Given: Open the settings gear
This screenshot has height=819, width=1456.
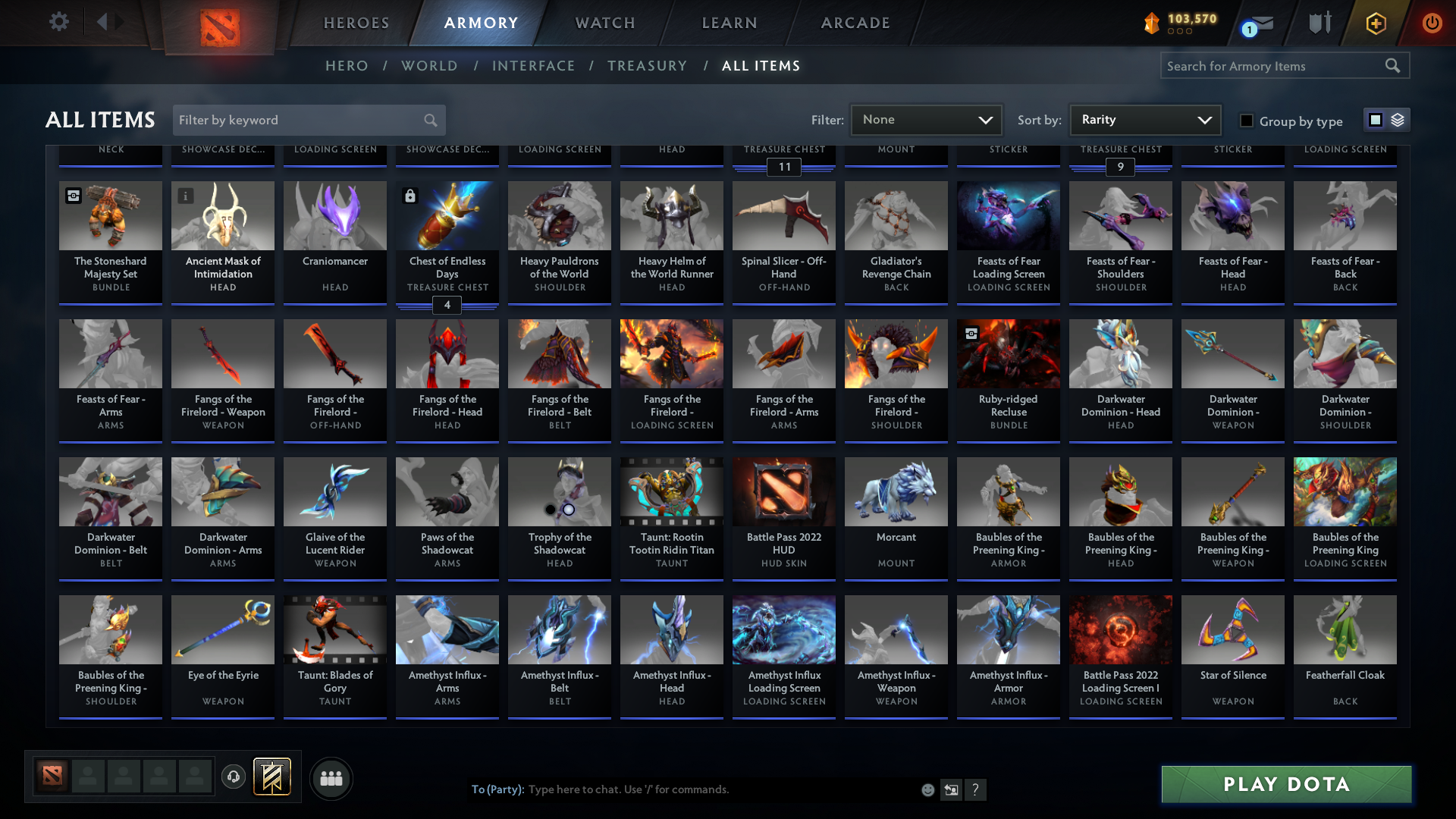Looking at the screenshot, I should (59, 22).
